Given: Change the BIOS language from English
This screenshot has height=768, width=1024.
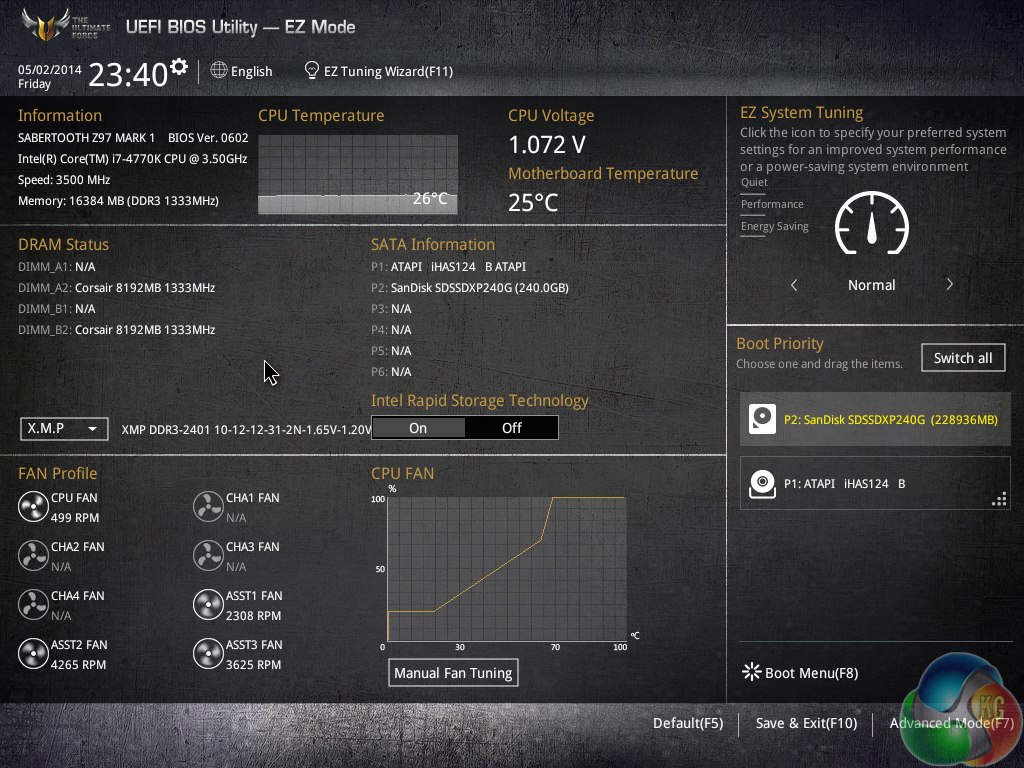Looking at the screenshot, I should (x=241, y=71).
